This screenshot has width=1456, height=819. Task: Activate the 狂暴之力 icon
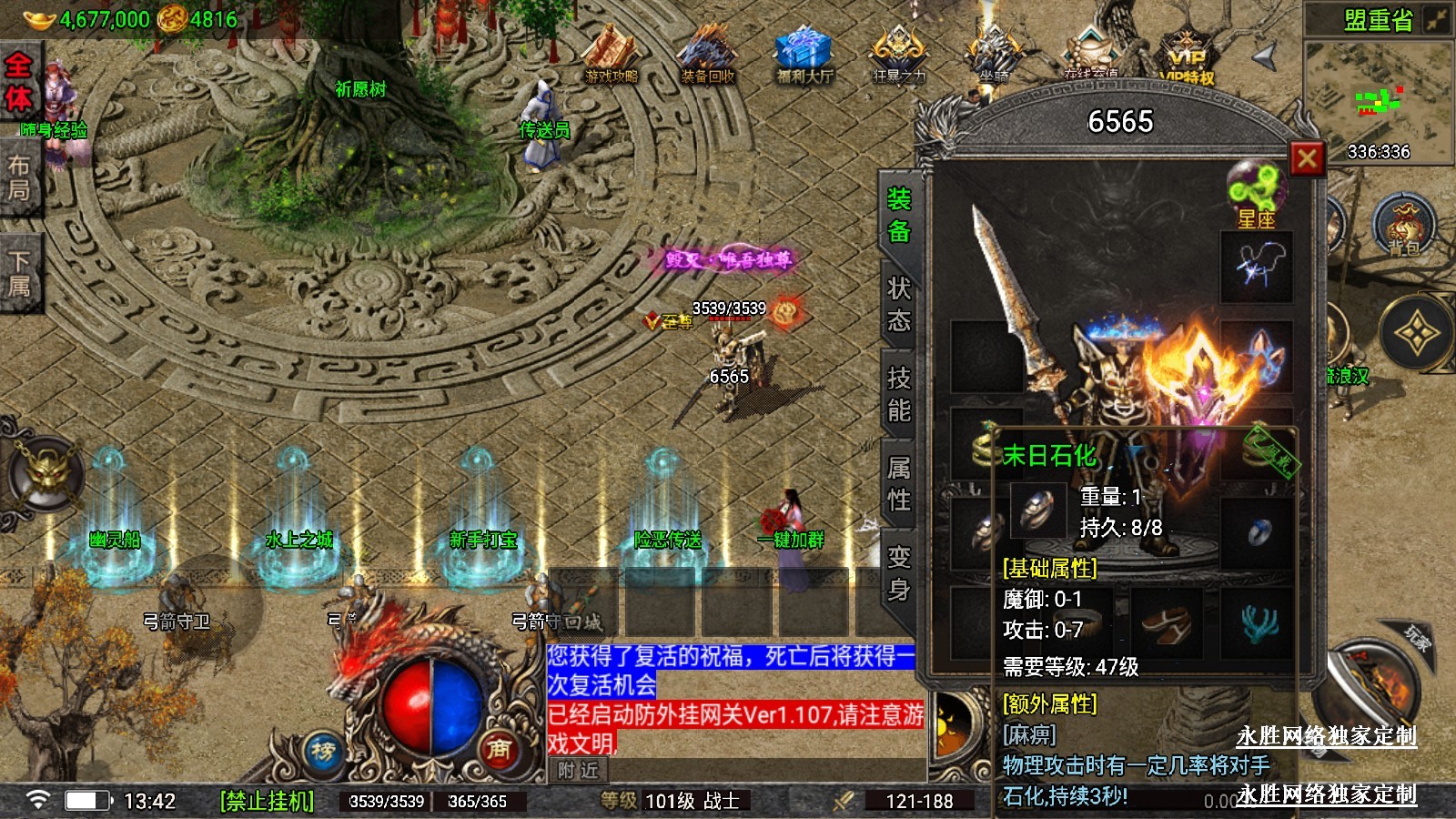(x=899, y=56)
